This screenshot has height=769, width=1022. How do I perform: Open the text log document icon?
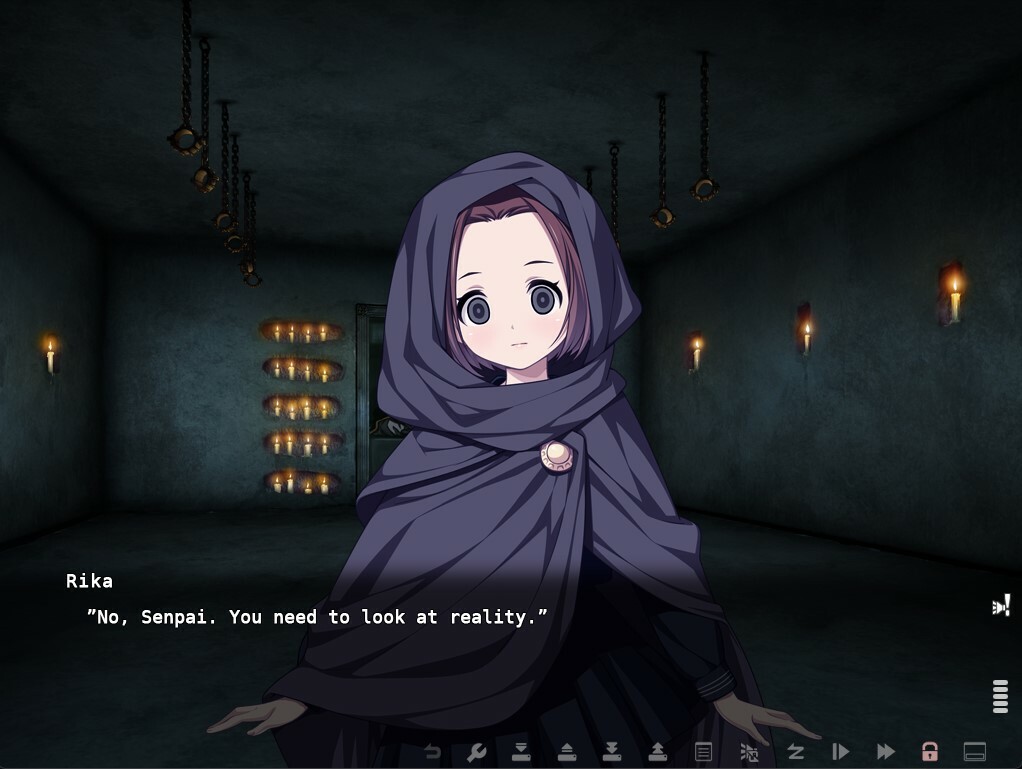point(703,752)
